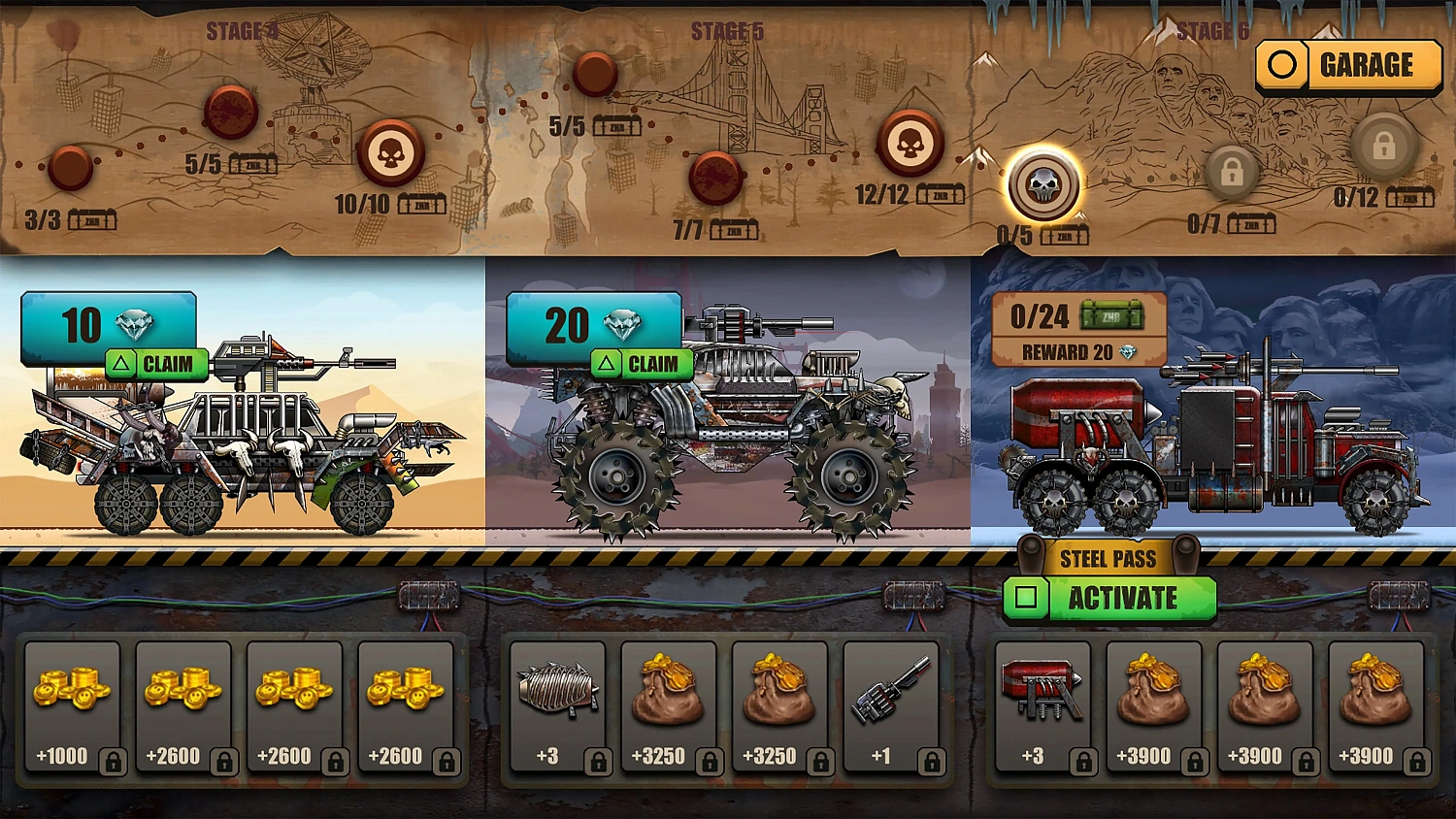Select the Stage 5 skull boss at 12/12

point(910,139)
